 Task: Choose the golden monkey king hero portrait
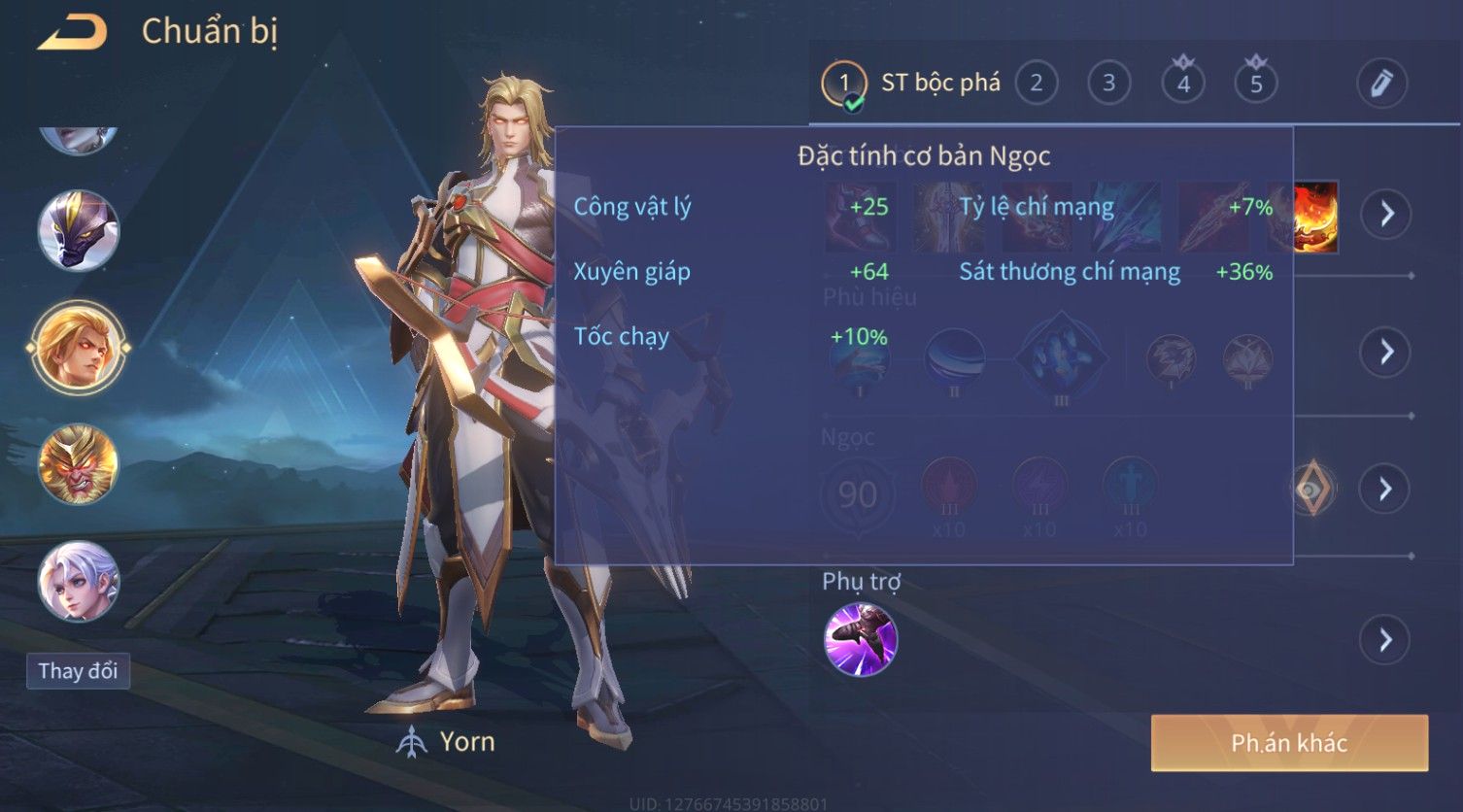click(78, 463)
